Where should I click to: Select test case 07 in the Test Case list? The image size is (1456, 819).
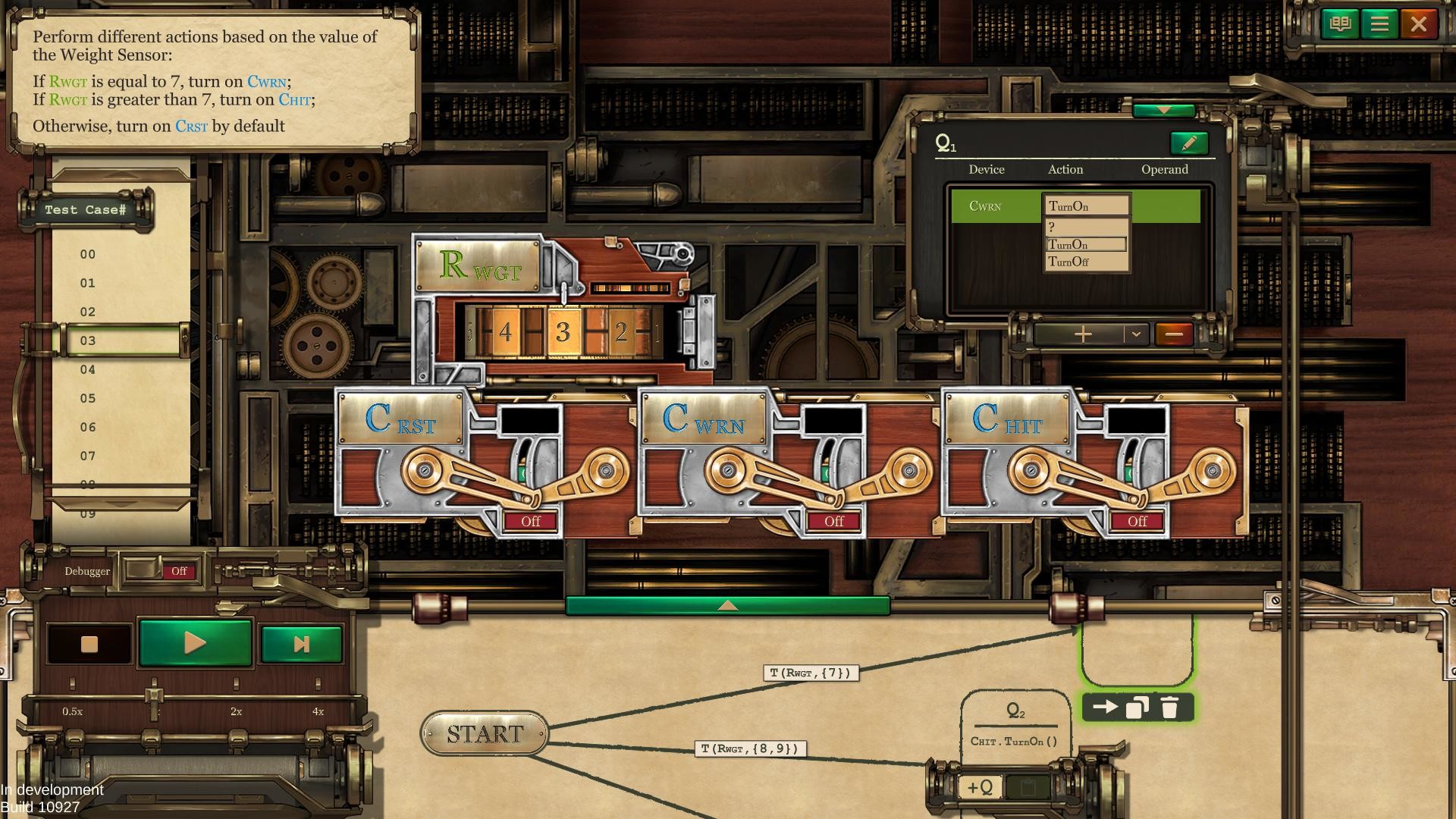coord(87,456)
